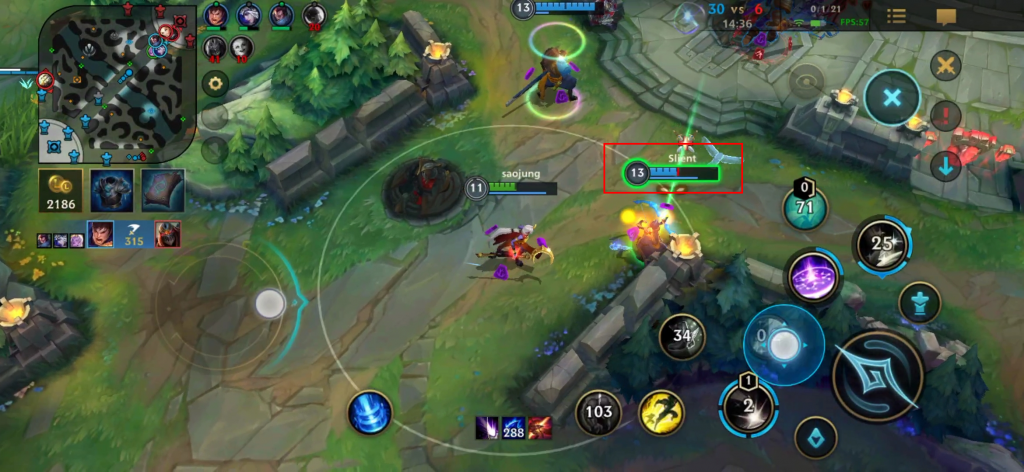Image resolution: width=1024 pixels, height=472 pixels.
Task: Target turrets with the tower attack button
Action: [x=919, y=302]
